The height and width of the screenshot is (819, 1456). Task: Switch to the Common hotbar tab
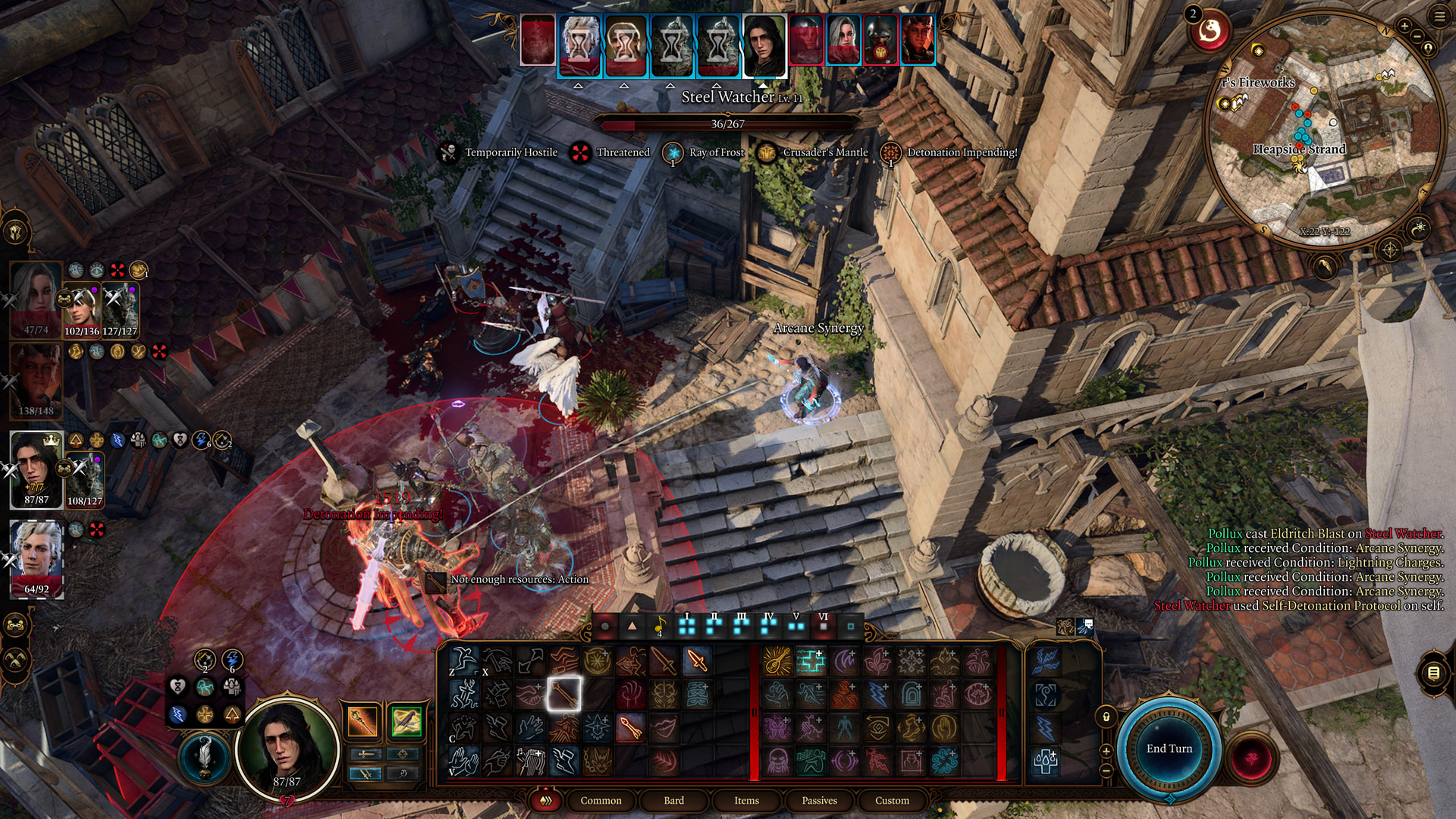pyautogui.click(x=601, y=800)
